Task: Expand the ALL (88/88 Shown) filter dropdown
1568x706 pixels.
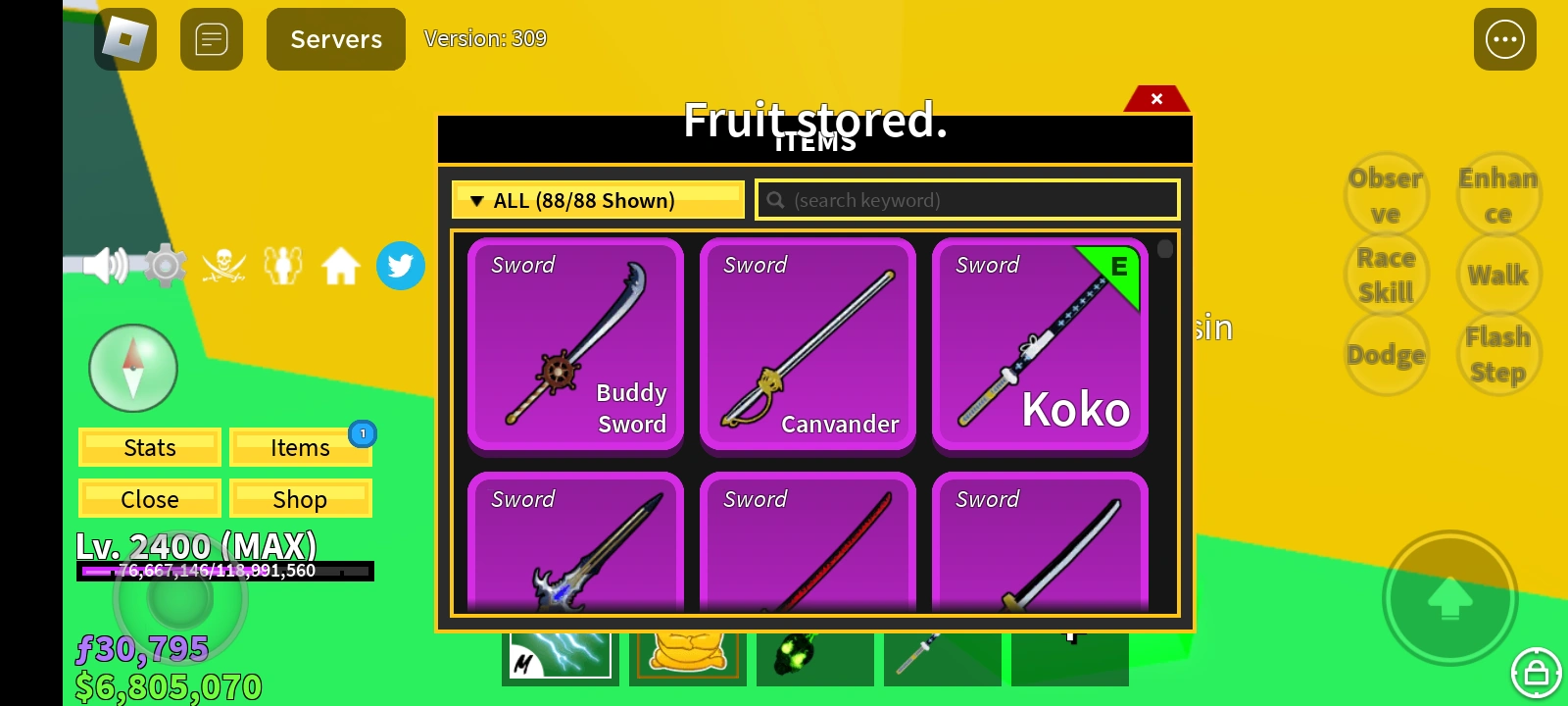Action: 598,199
